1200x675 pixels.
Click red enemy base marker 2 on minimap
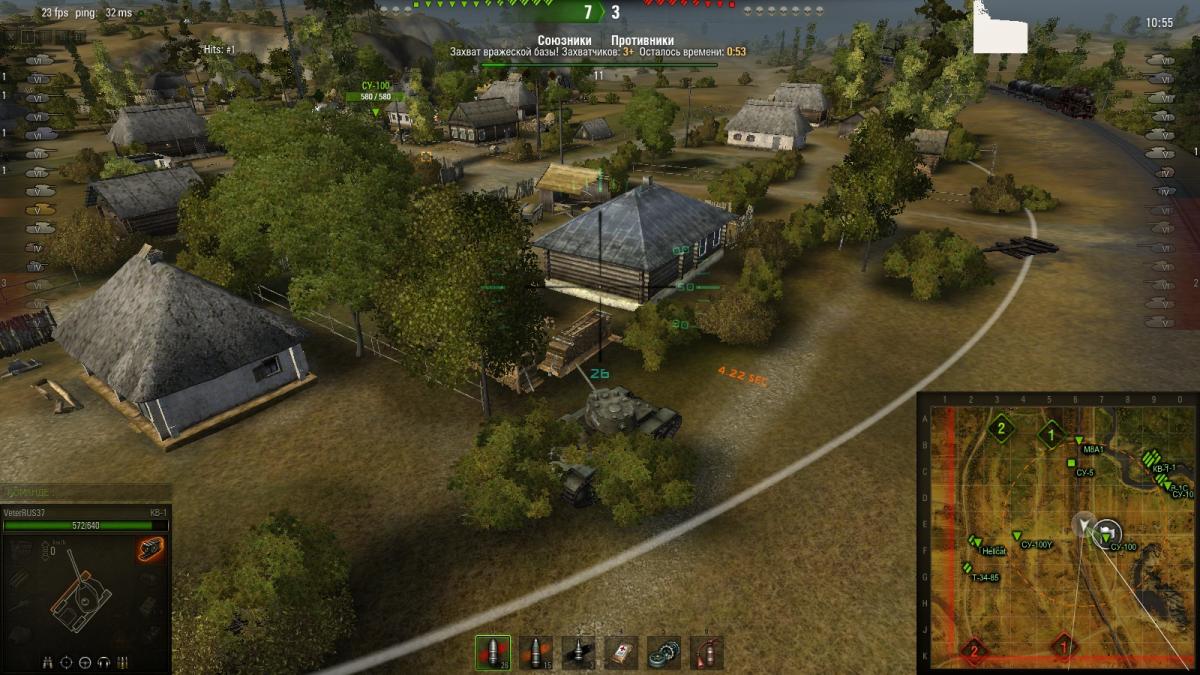click(974, 652)
